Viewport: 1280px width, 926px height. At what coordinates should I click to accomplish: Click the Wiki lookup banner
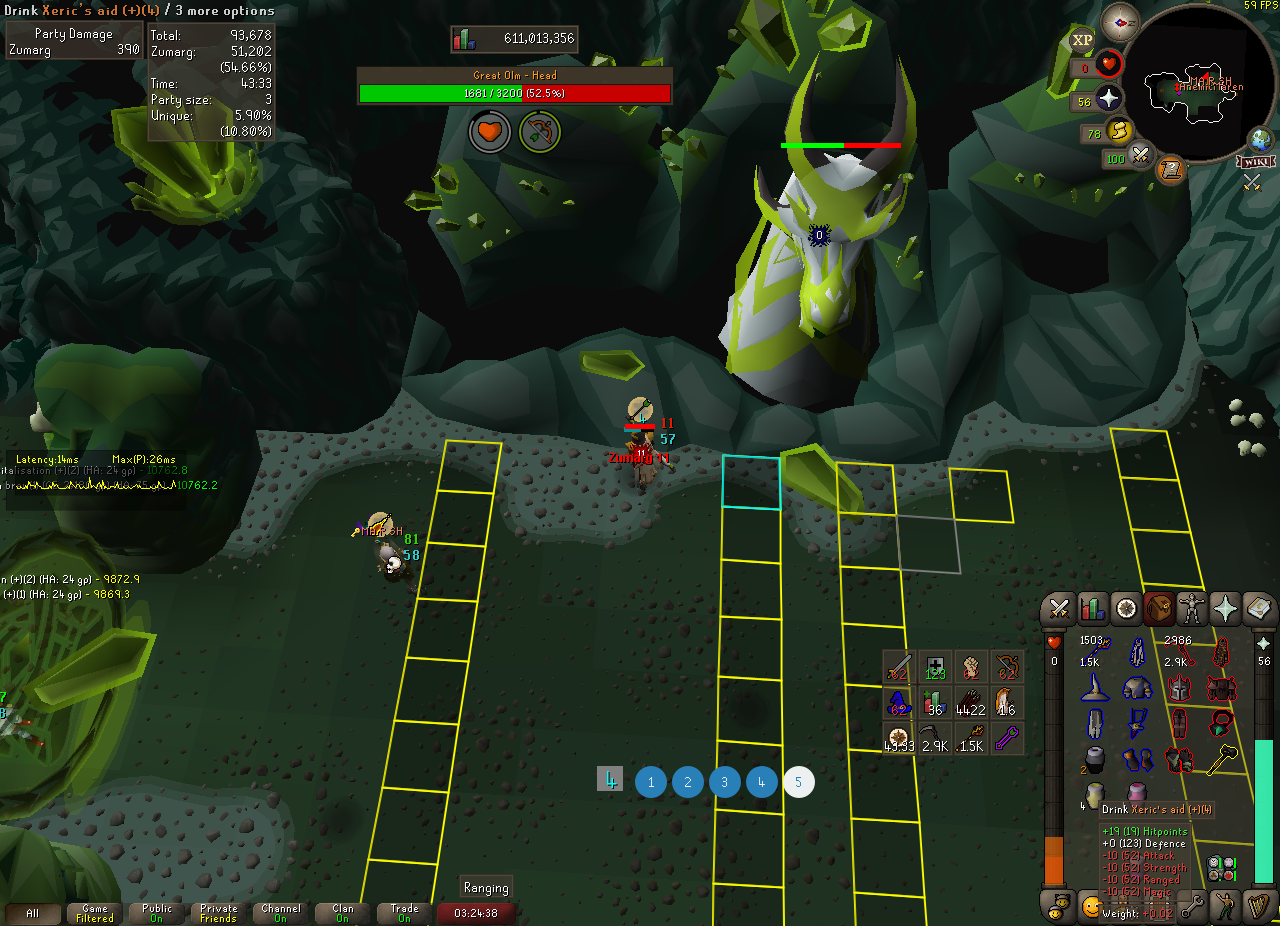click(1254, 161)
